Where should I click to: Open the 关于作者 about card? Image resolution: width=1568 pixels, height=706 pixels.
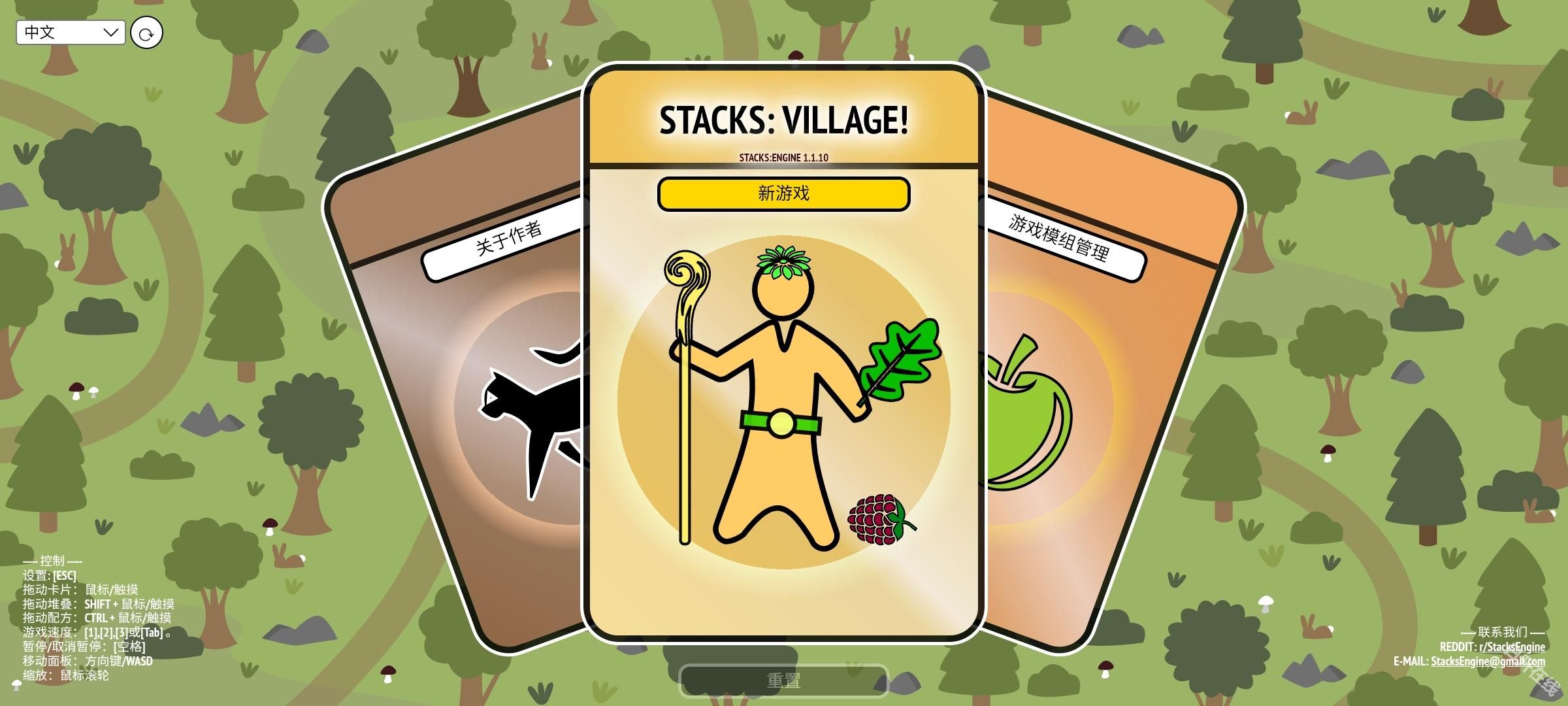tap(508, 238)
